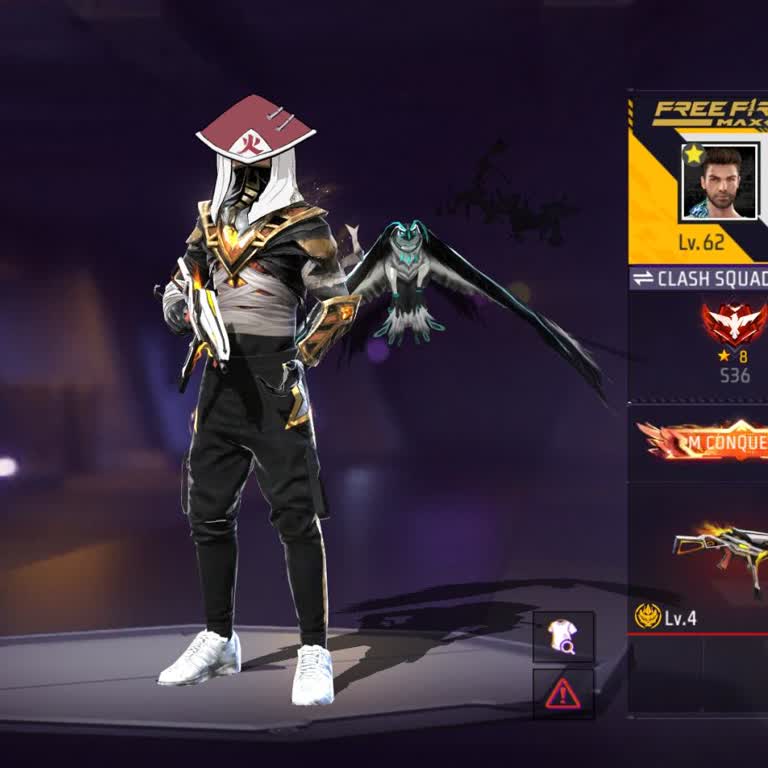Select the red winged rank badge
Screen dimensions: 768x768
[x=735, y=324]
